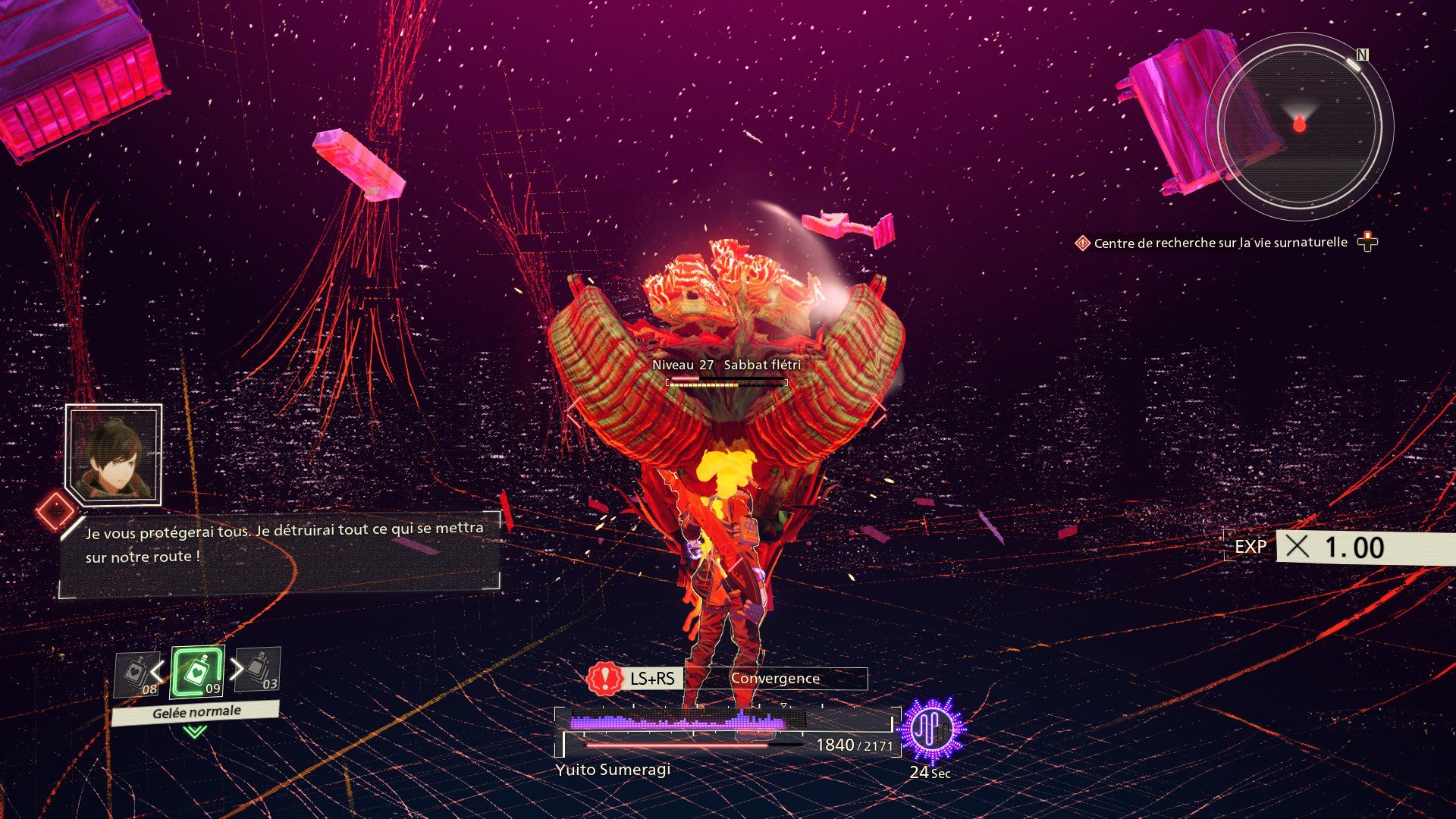Choose the right item slot with count 03
This screenshot has width=1456, height=819.
click(x=259, y=669)
